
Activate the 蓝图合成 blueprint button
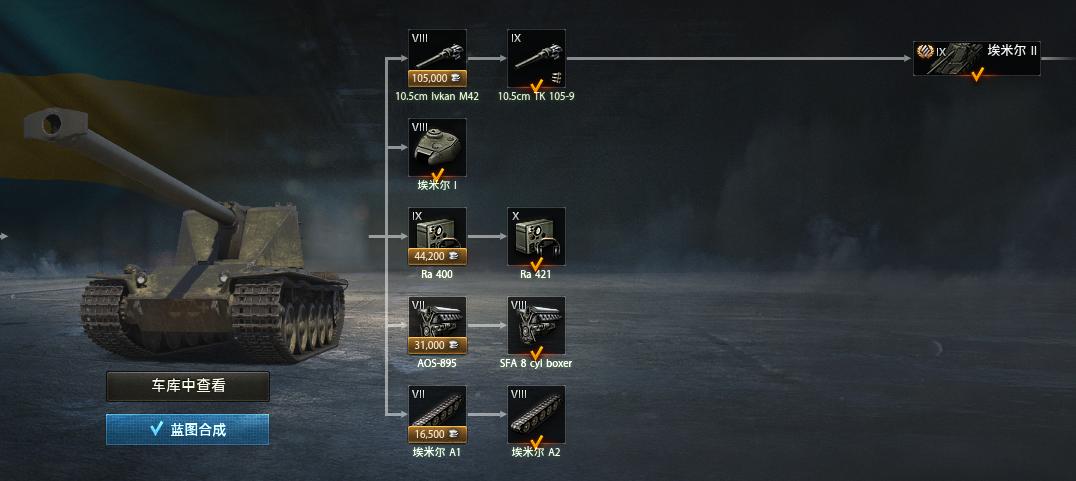pos(188,429)
